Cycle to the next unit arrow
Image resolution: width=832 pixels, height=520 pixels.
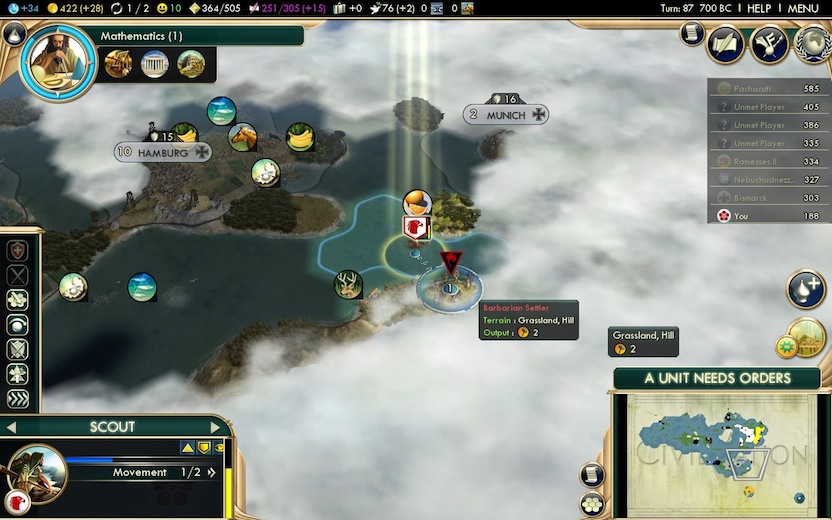click(x=215, y=427)
